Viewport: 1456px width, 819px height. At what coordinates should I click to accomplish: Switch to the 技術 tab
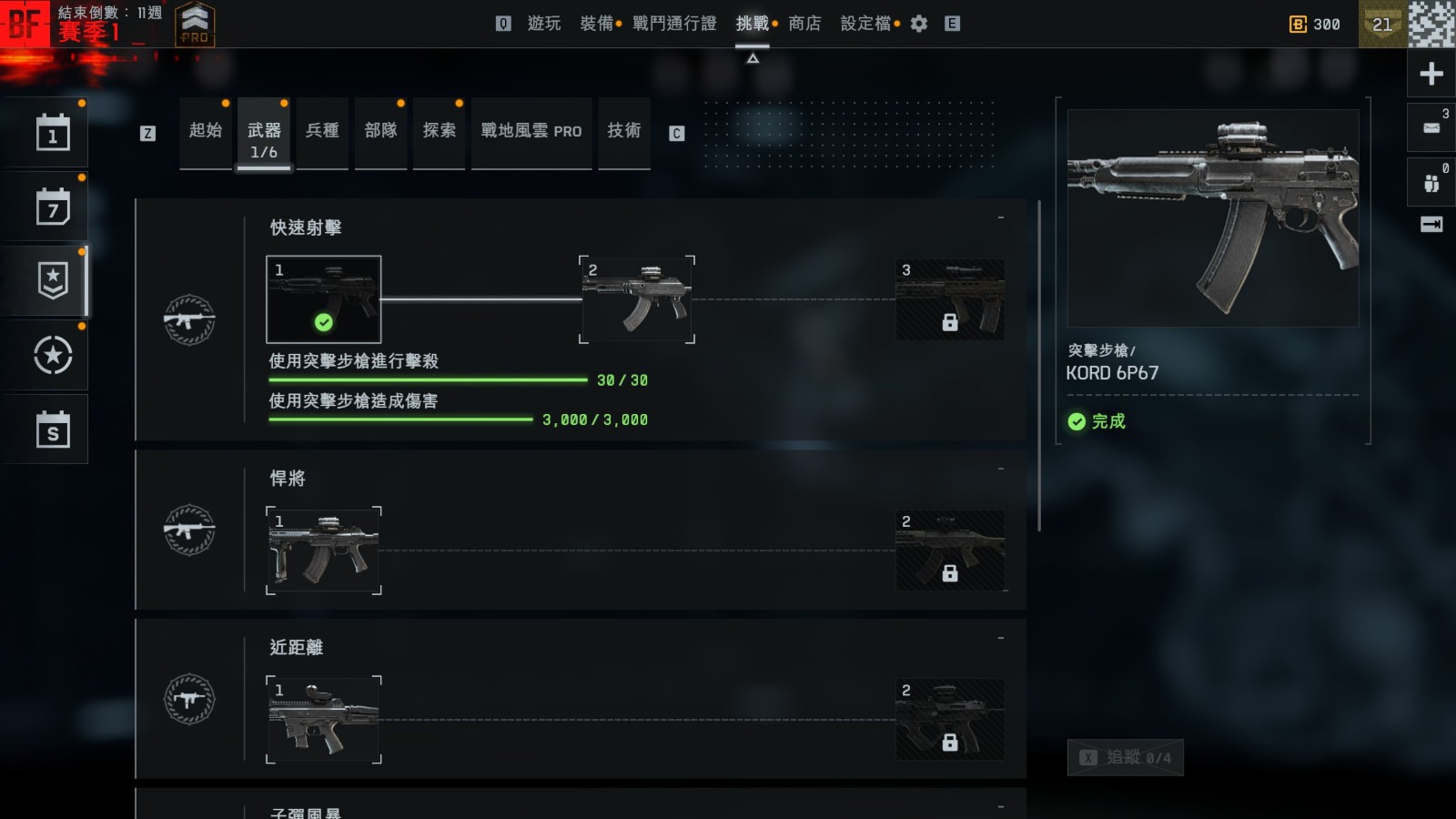coord(624,131)
